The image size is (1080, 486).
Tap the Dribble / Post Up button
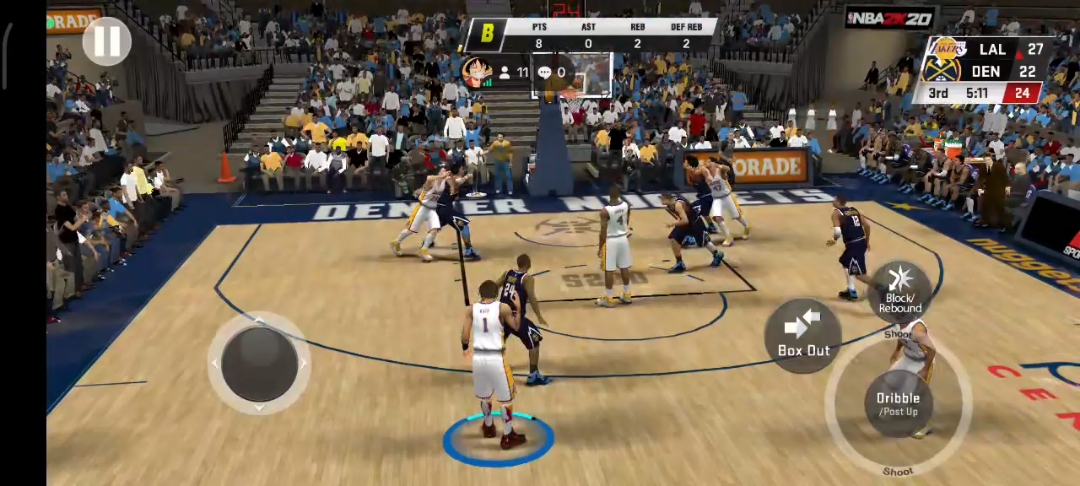tap(898, 404)
